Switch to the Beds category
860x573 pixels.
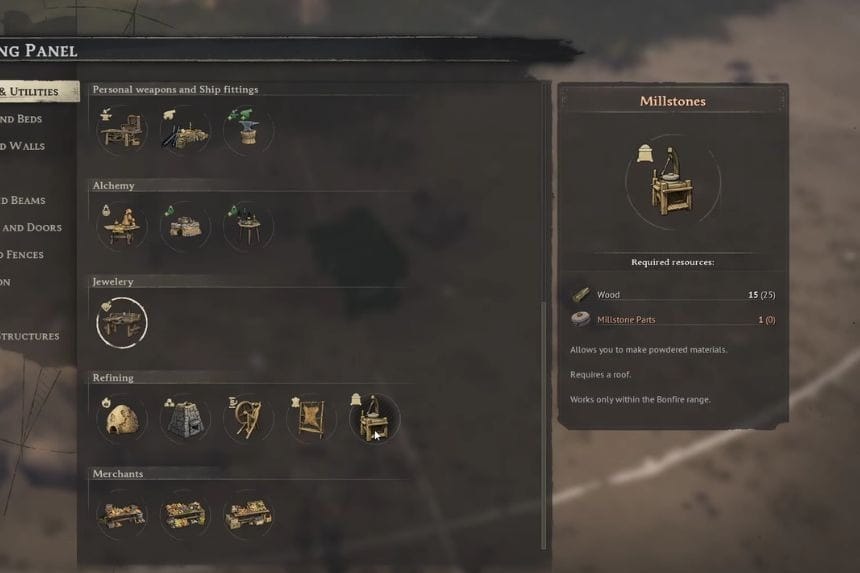pos(22,119)
